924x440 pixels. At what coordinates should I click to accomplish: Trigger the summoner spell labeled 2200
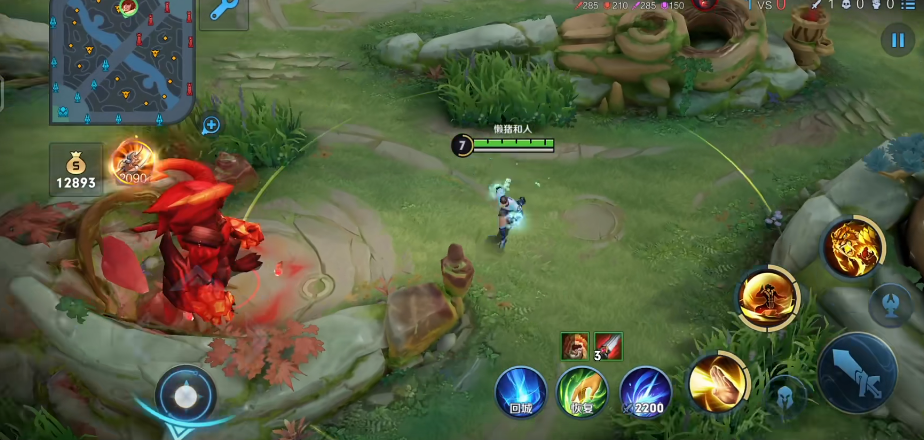pyautogui.click(x=645, y=392)
